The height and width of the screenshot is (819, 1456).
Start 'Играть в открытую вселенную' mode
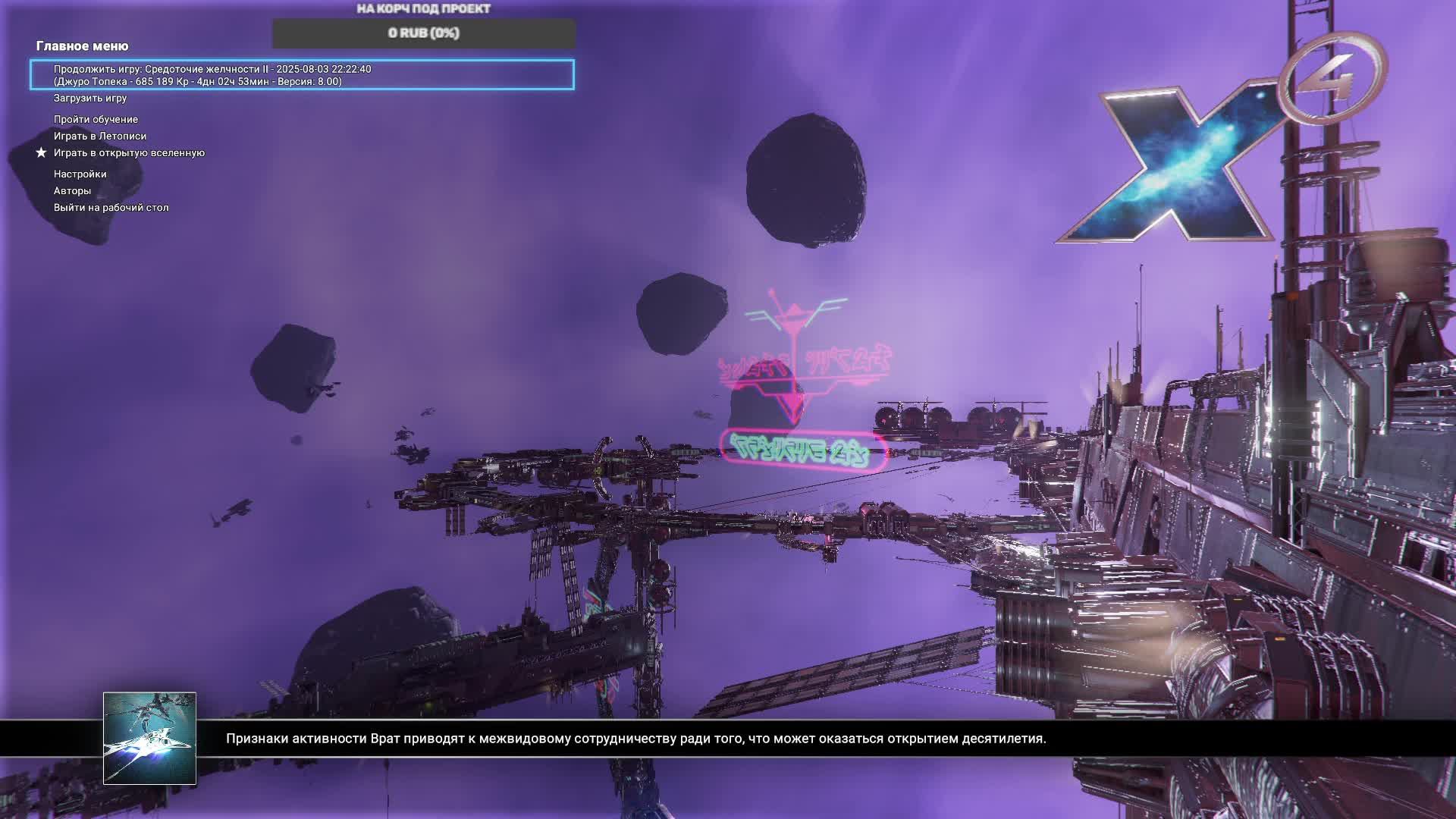tap(129, 153)
